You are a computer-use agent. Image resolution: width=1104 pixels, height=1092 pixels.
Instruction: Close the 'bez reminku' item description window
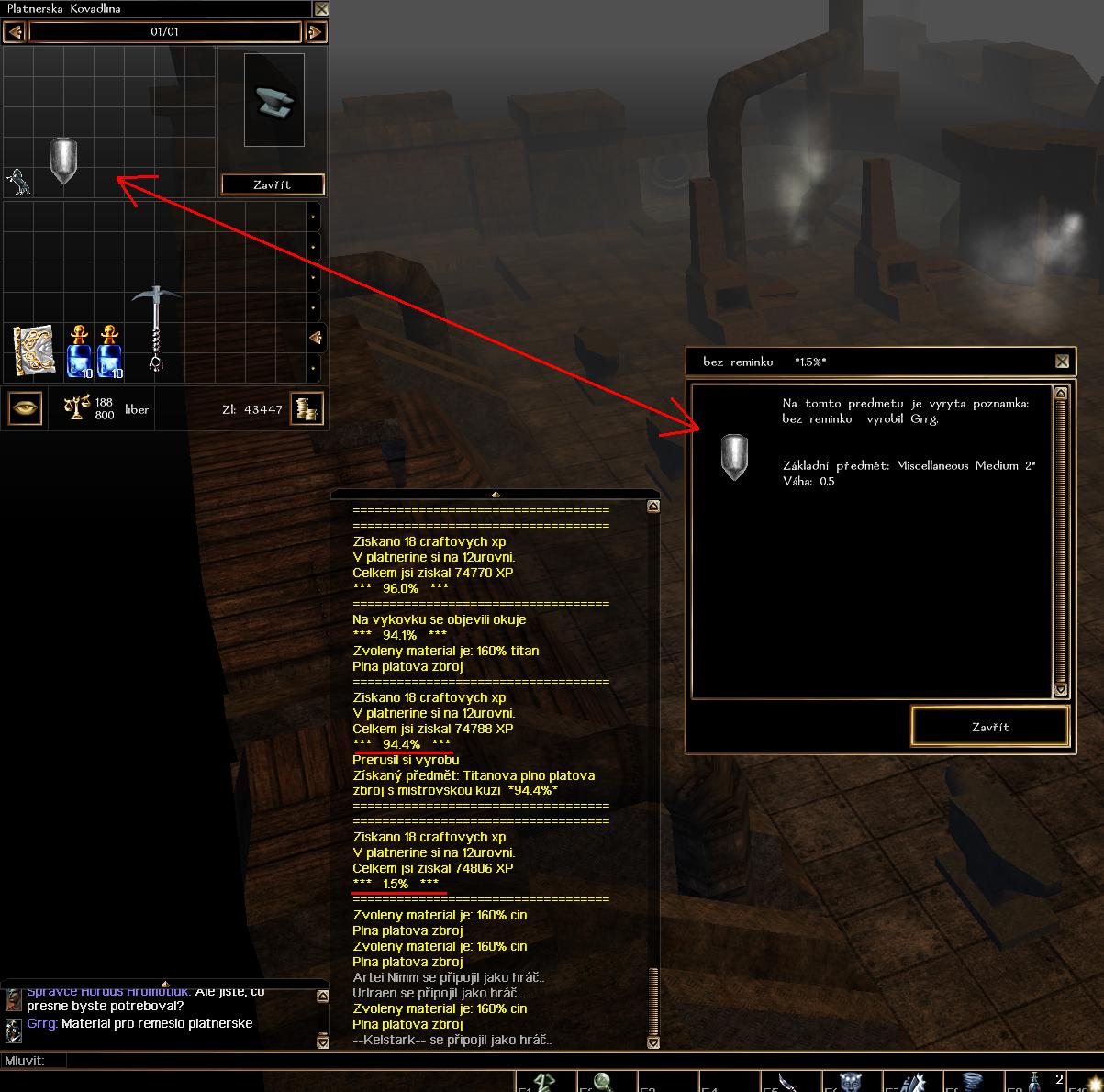[x=1062, y=362]
